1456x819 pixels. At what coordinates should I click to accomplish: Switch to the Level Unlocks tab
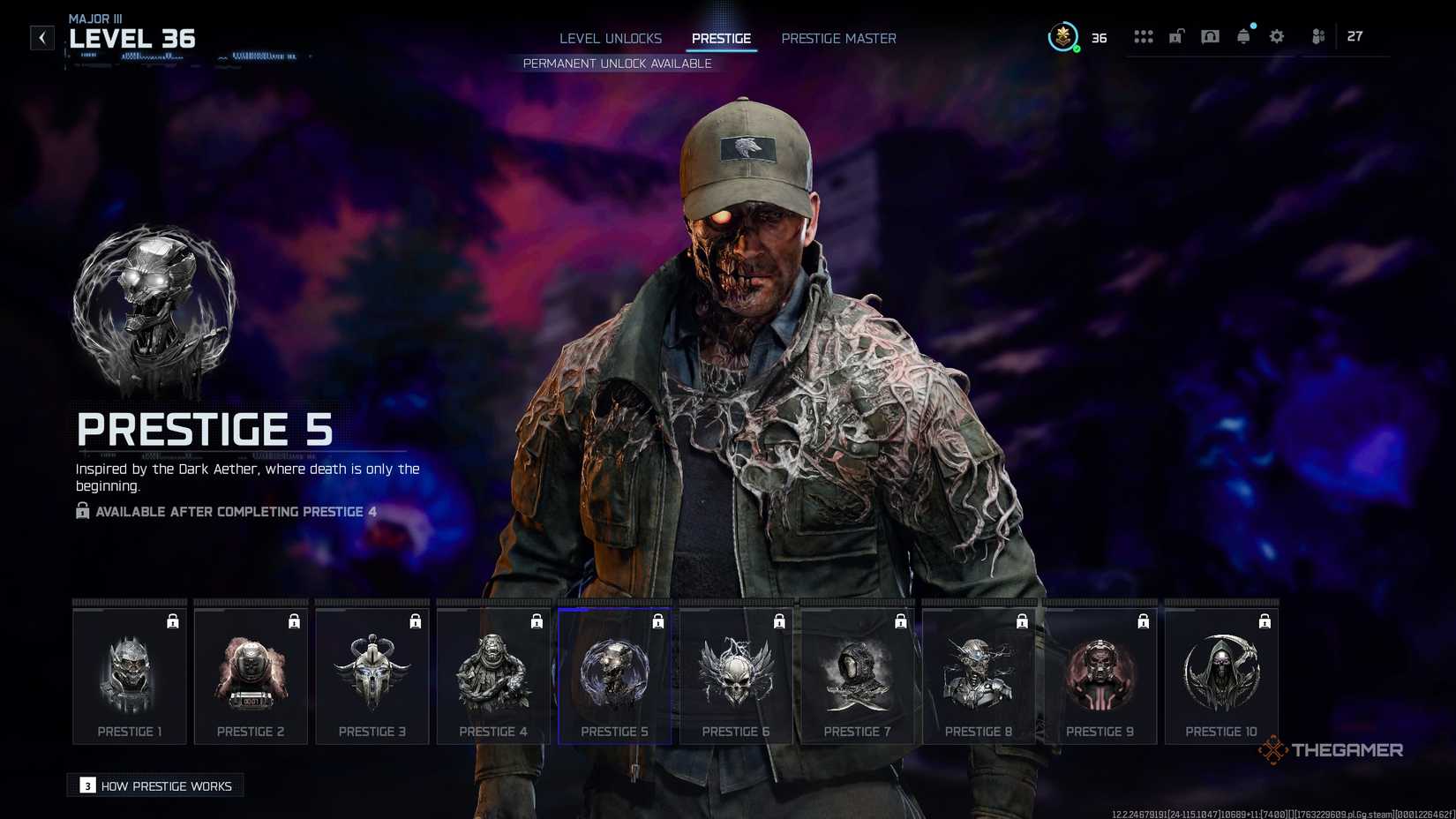point(610,38)
